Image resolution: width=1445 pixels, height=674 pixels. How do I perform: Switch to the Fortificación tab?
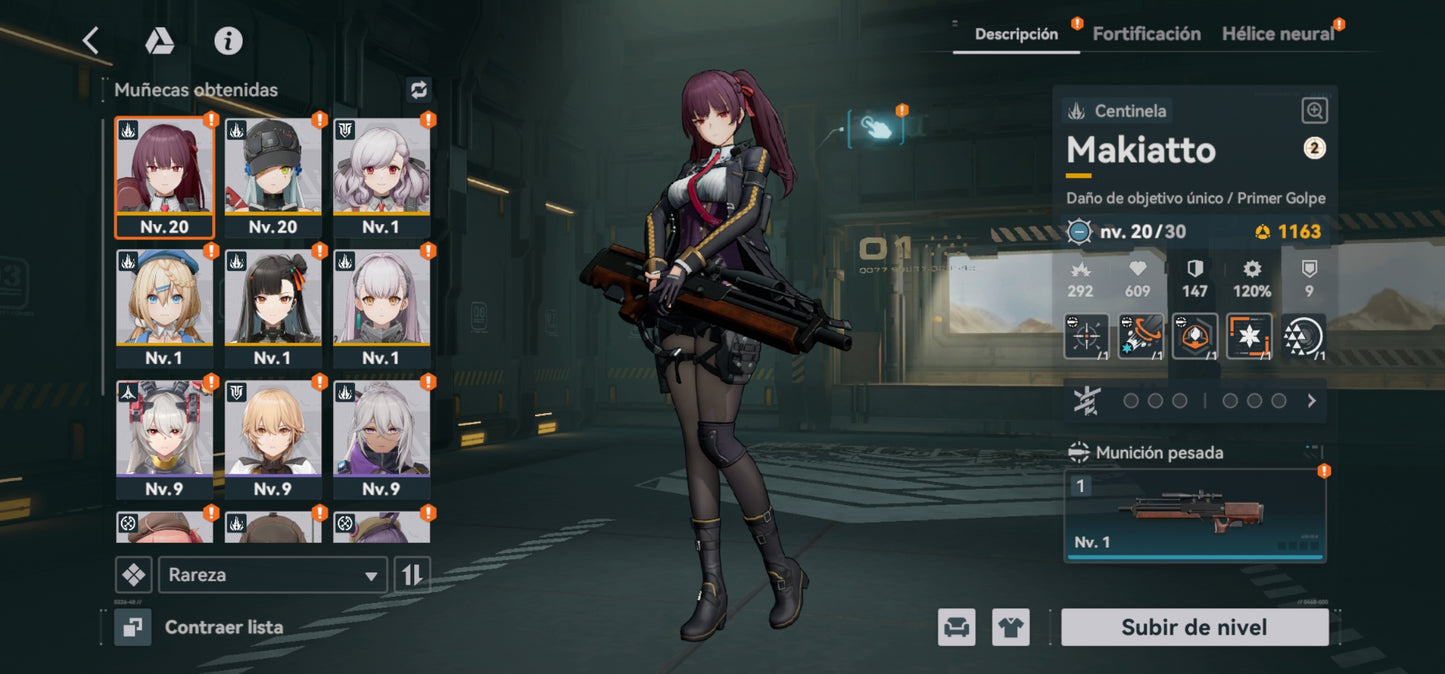coord(1146,34)
